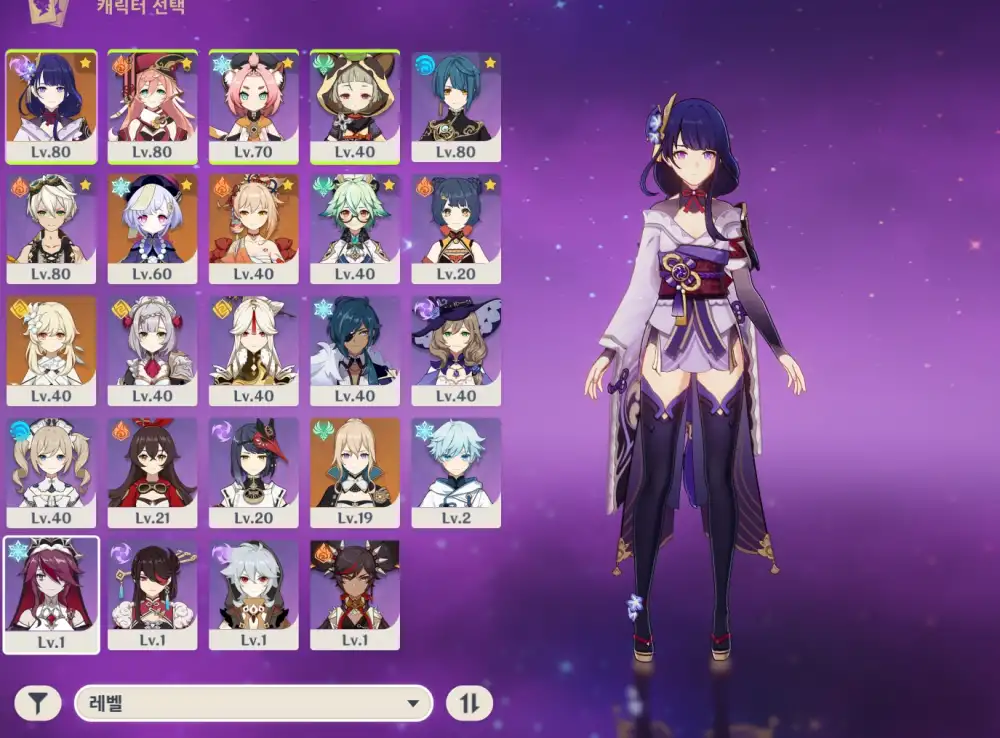Screen dimensions: 1000x738
Task: Choose the Chongyun card at Lv.2
Action: click(x=456, y=472)
